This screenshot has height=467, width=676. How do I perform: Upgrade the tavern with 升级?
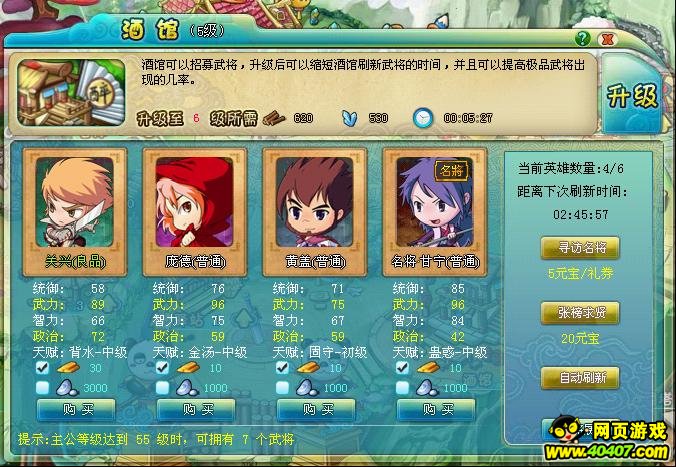click(x=632, y=96)
